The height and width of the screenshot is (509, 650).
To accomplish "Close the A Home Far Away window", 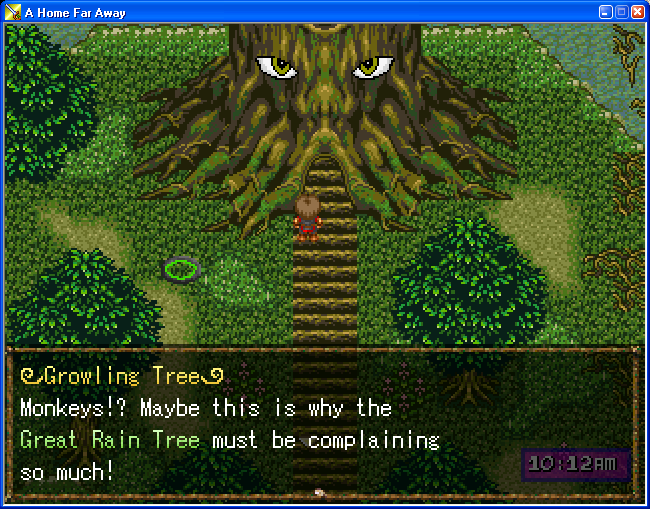I will pos(637,11).
